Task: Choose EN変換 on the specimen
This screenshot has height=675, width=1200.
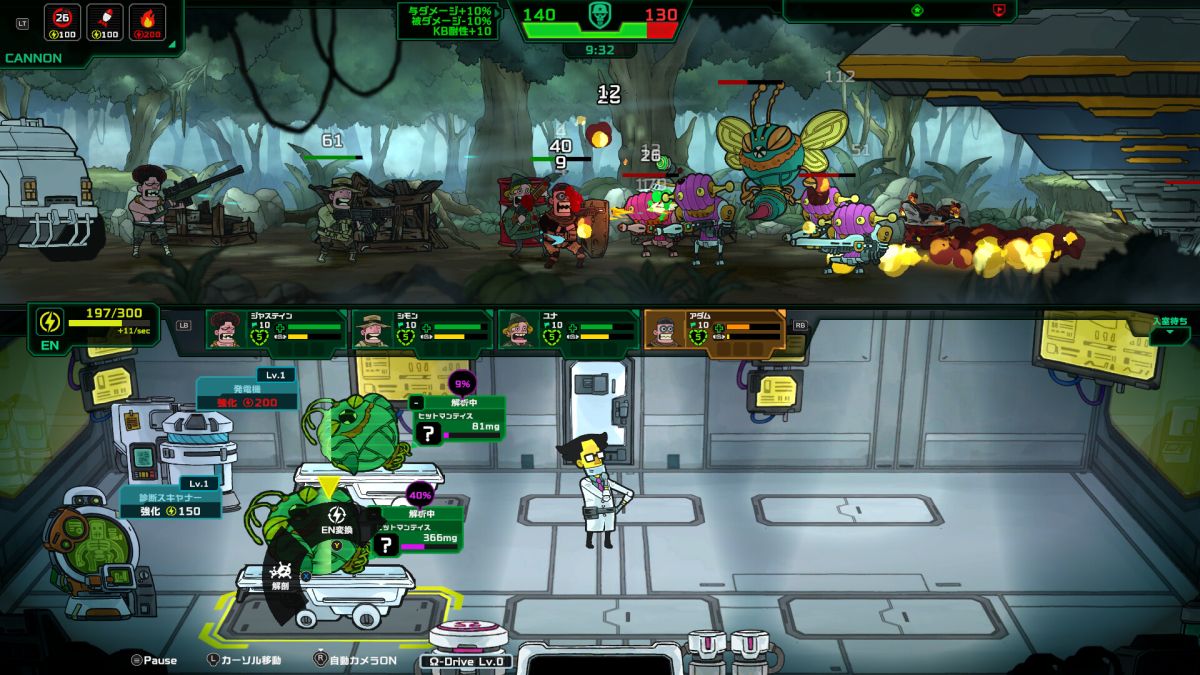Action: [336, 521]
